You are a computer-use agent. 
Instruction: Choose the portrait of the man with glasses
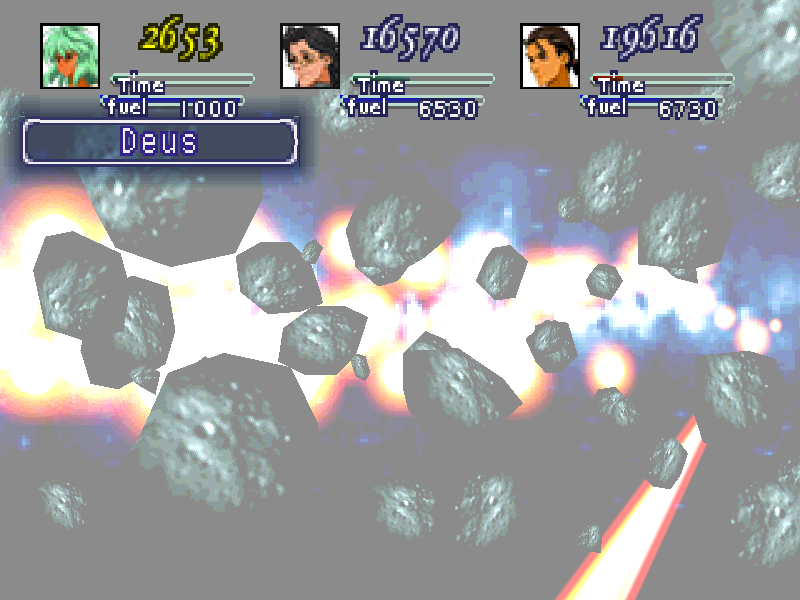pyautogui.click(x=310, y=55)
